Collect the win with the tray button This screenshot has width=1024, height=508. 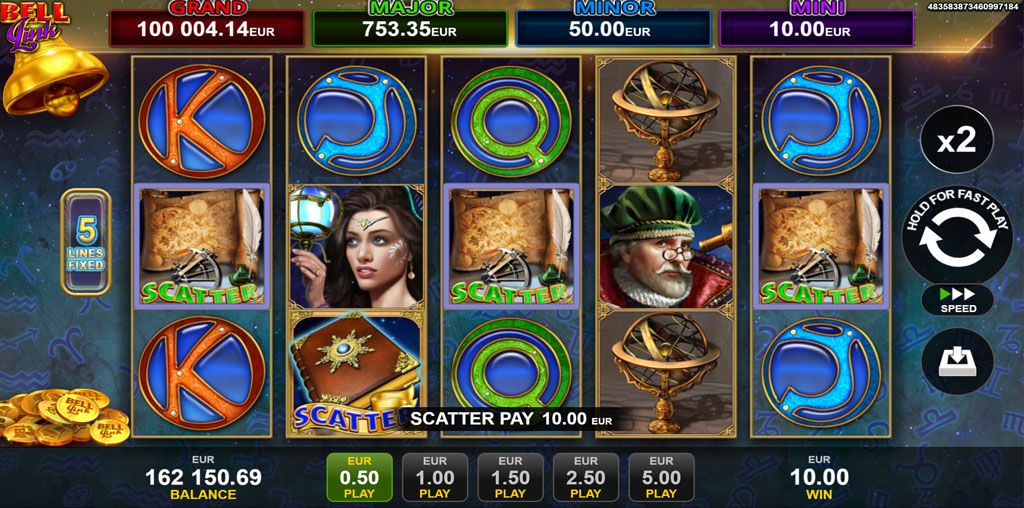(x=957, y=361)
